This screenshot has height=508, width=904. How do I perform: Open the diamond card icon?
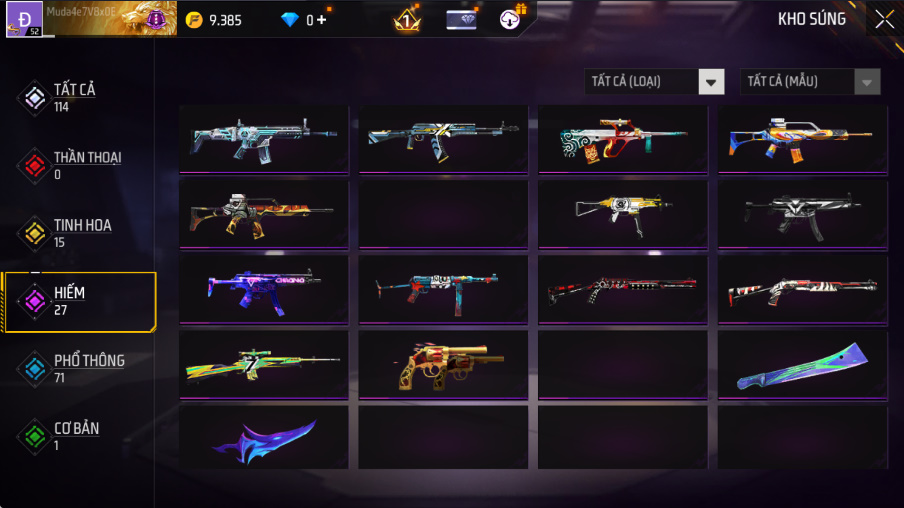pos(461,19)
